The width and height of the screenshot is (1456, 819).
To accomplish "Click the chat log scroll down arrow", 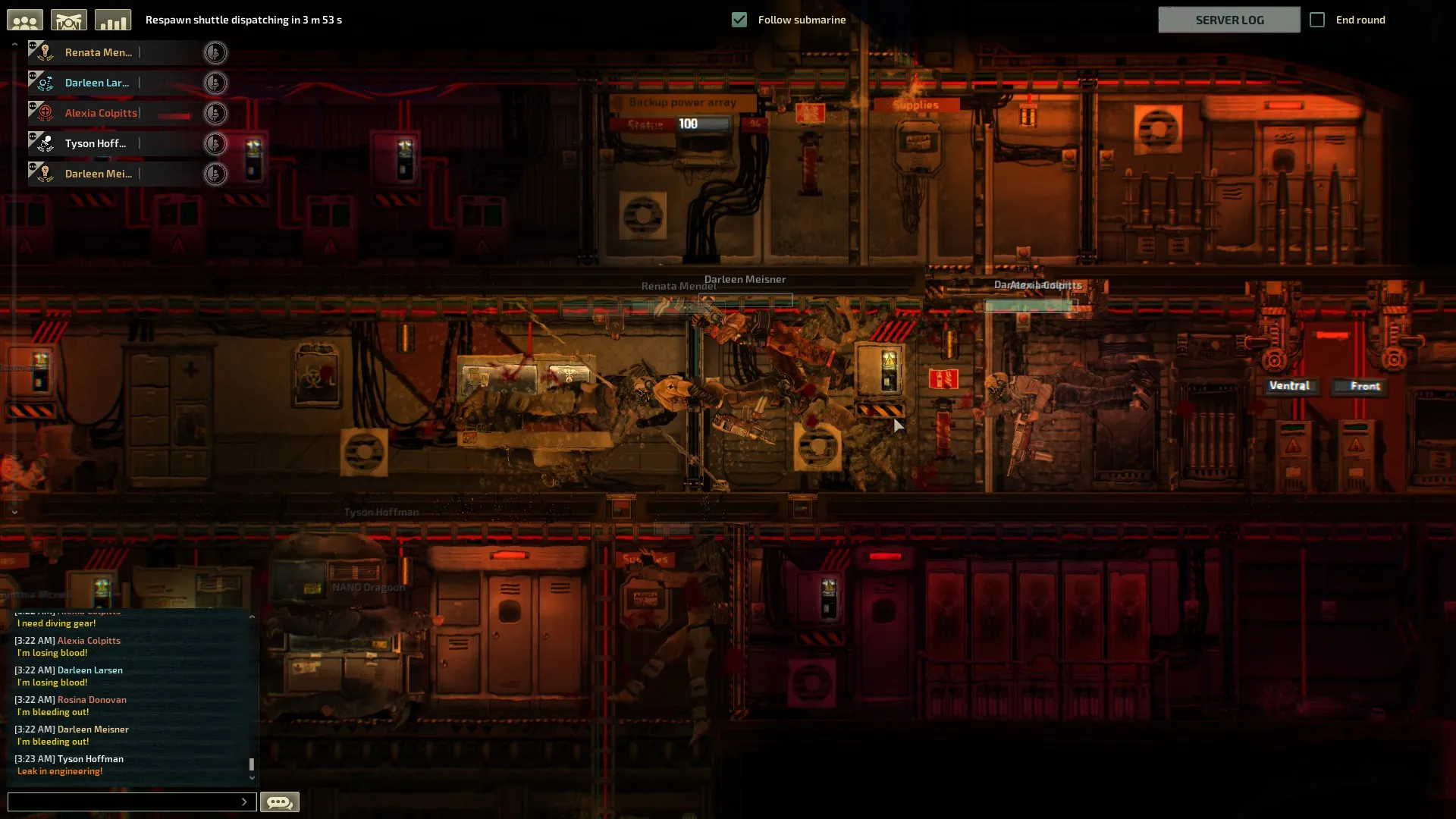I will [x=252, y=778].
